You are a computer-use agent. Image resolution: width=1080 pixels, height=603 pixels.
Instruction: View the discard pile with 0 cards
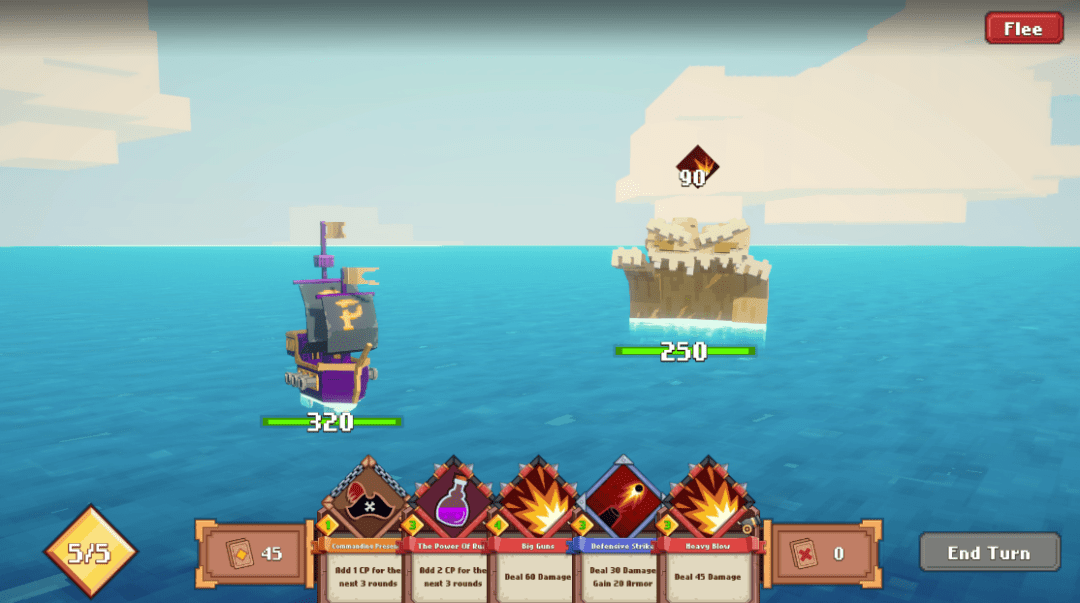pos(822,553)
